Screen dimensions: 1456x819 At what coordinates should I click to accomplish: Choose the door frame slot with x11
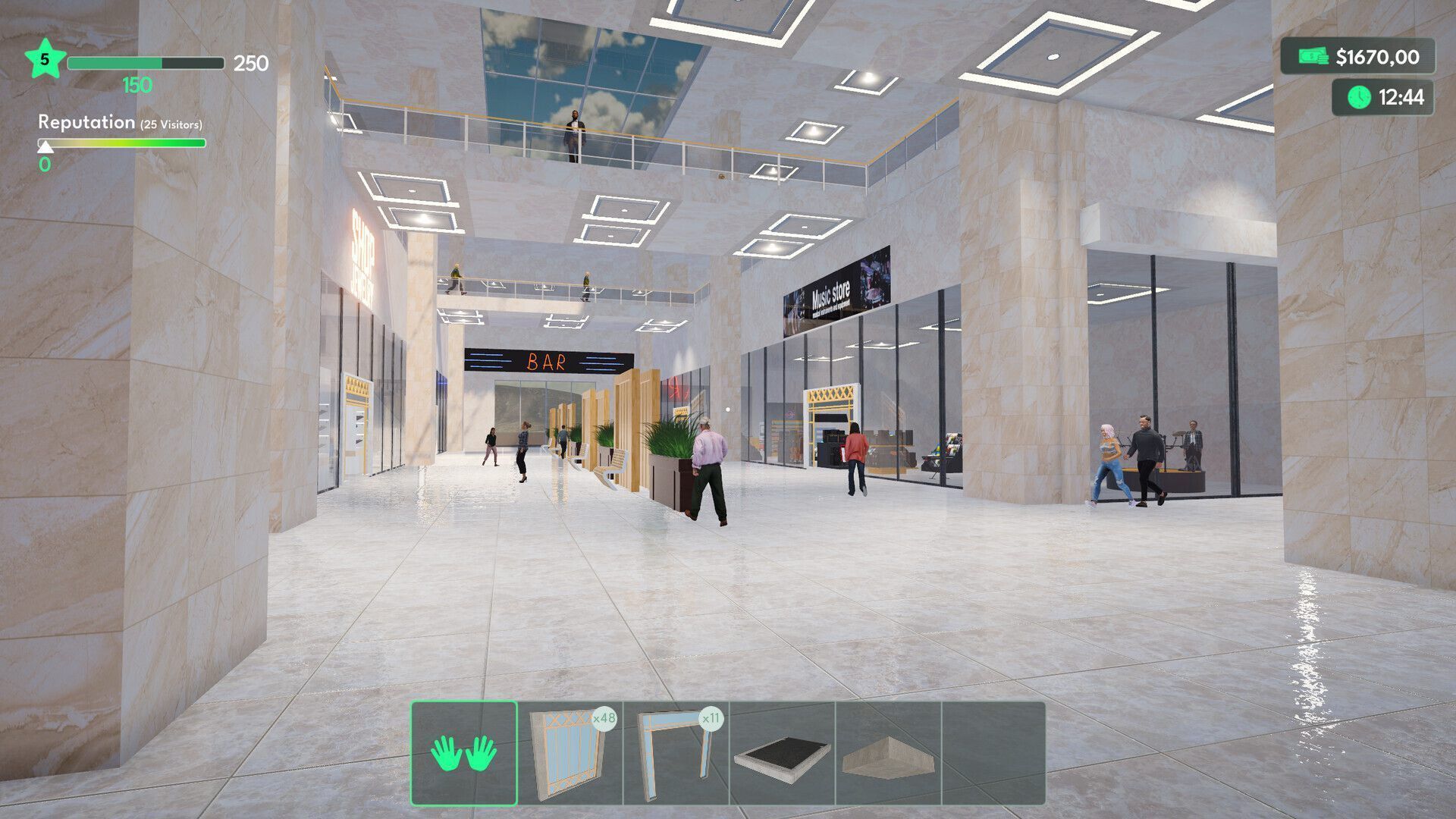pyautogui.click(x=676, y=753)
